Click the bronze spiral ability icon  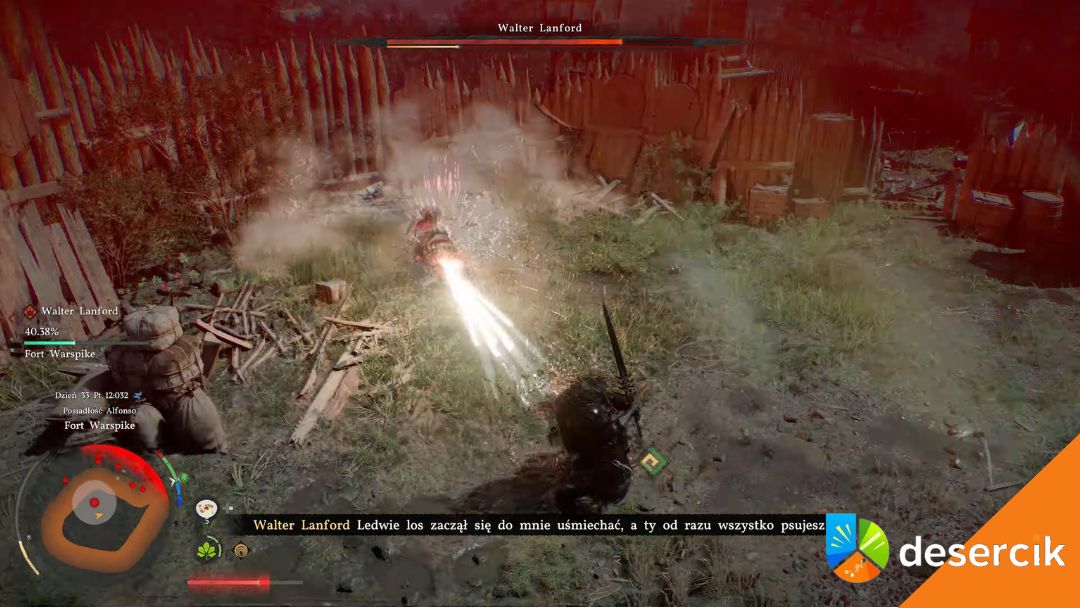tap(240, 550)
